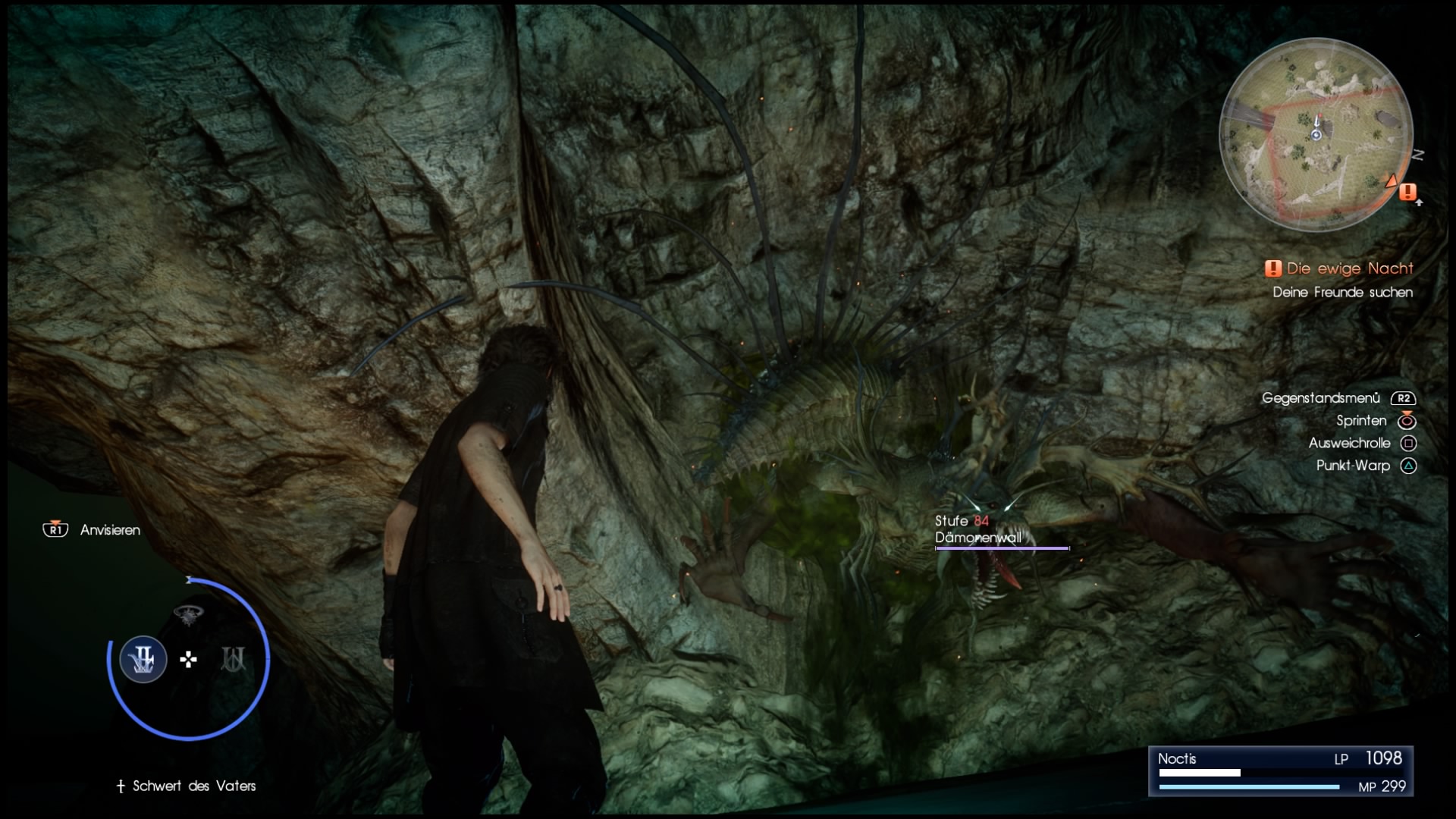Select the Schwert des Vaters weapon icon
This screenshot has height=819, width=1456.
(143, 660)
